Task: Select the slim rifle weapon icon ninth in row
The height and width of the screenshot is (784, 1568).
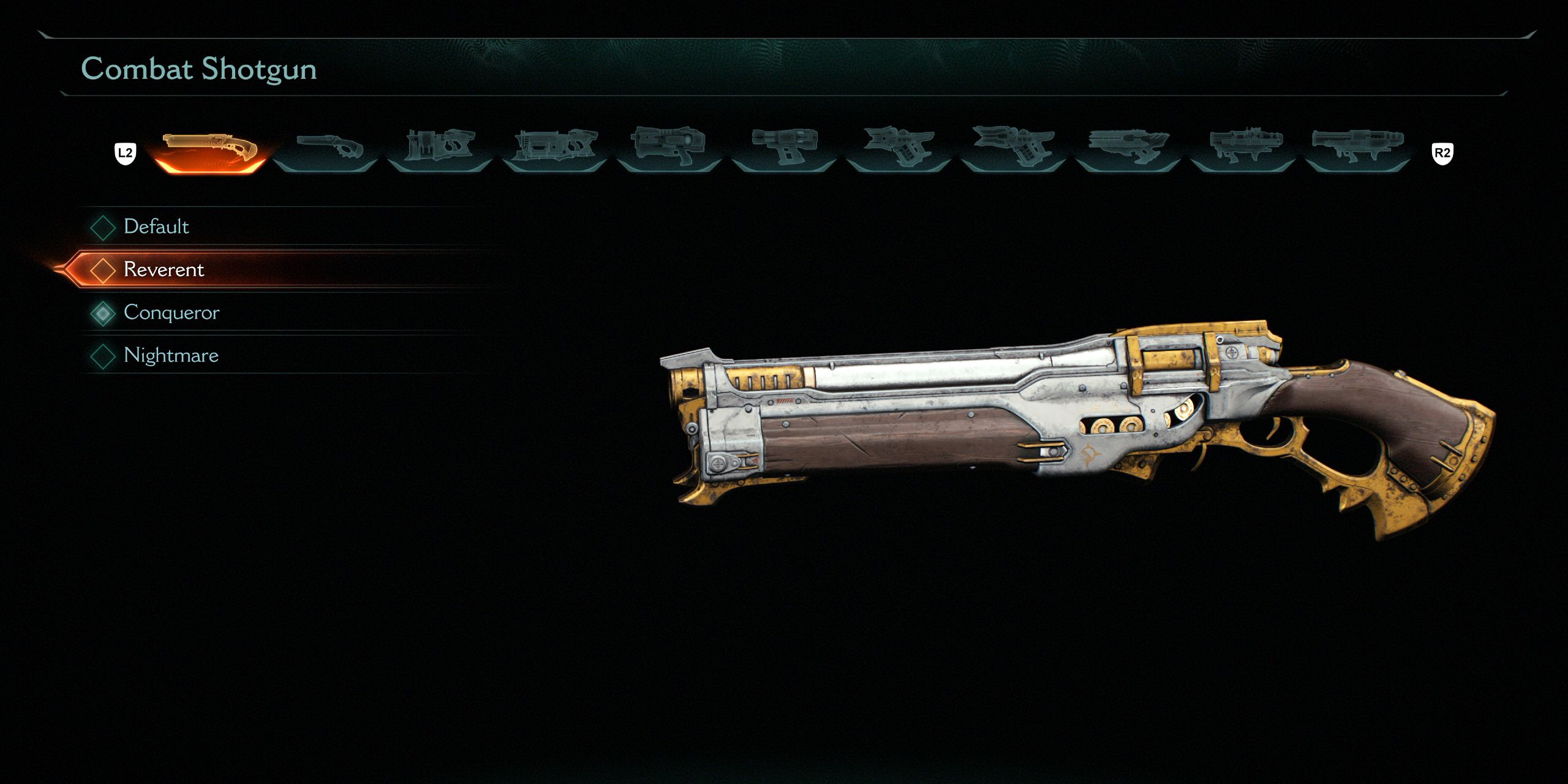Action: pos(1133,147)
